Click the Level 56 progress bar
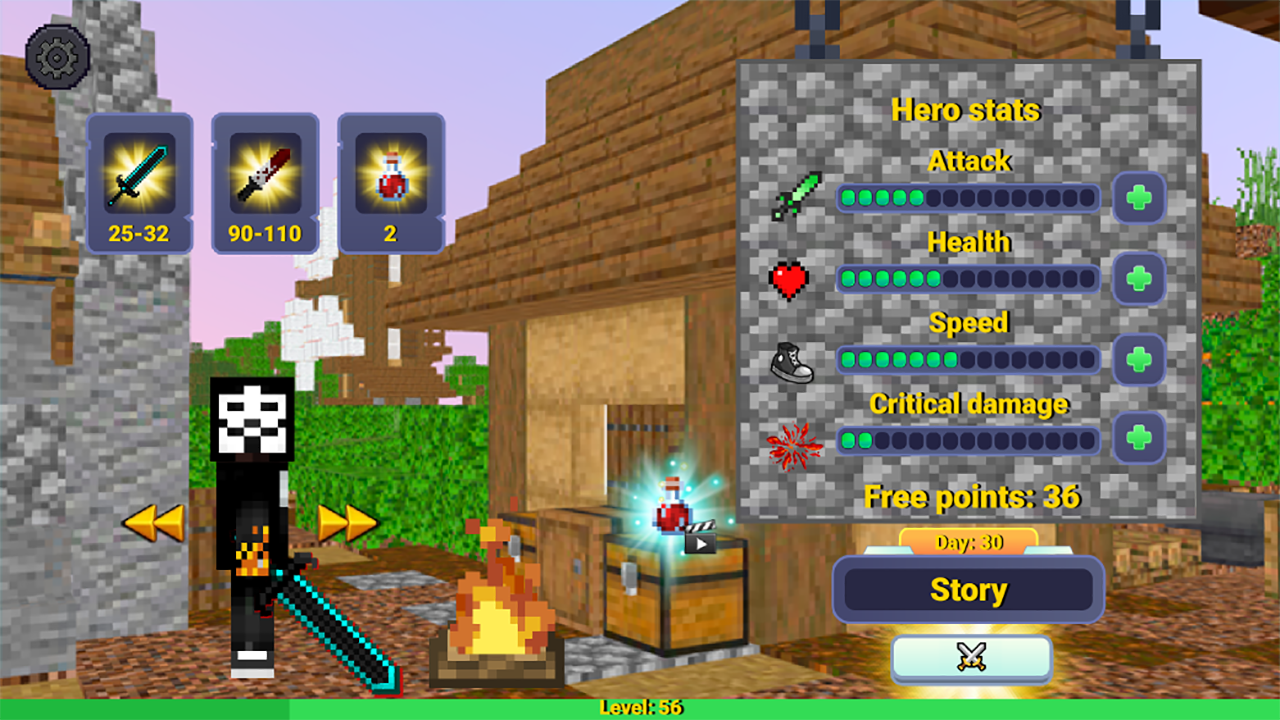The image size is (1280, 720). (x=640, y=708)
